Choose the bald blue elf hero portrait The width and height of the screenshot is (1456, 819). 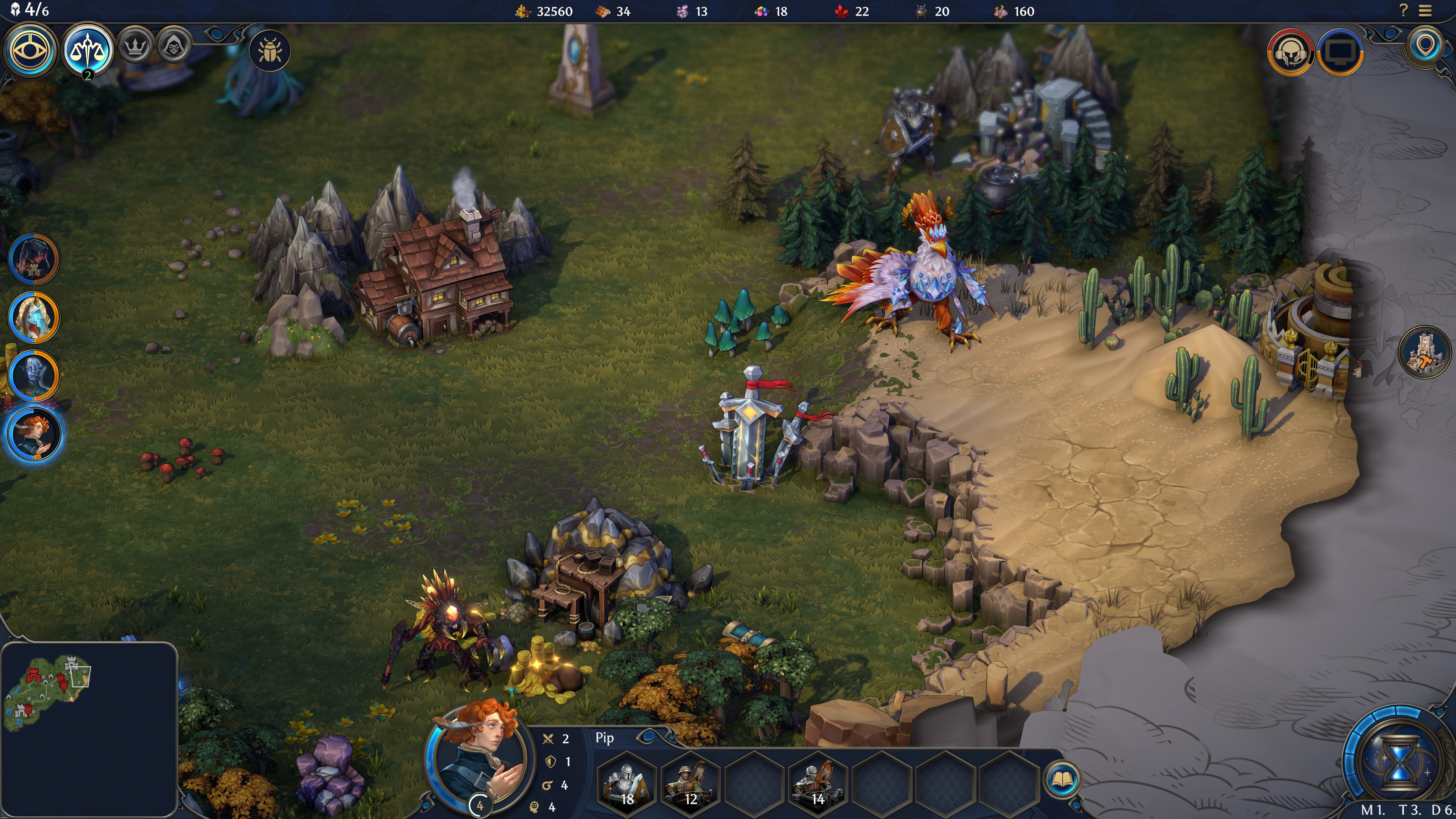tap(34, 376)
